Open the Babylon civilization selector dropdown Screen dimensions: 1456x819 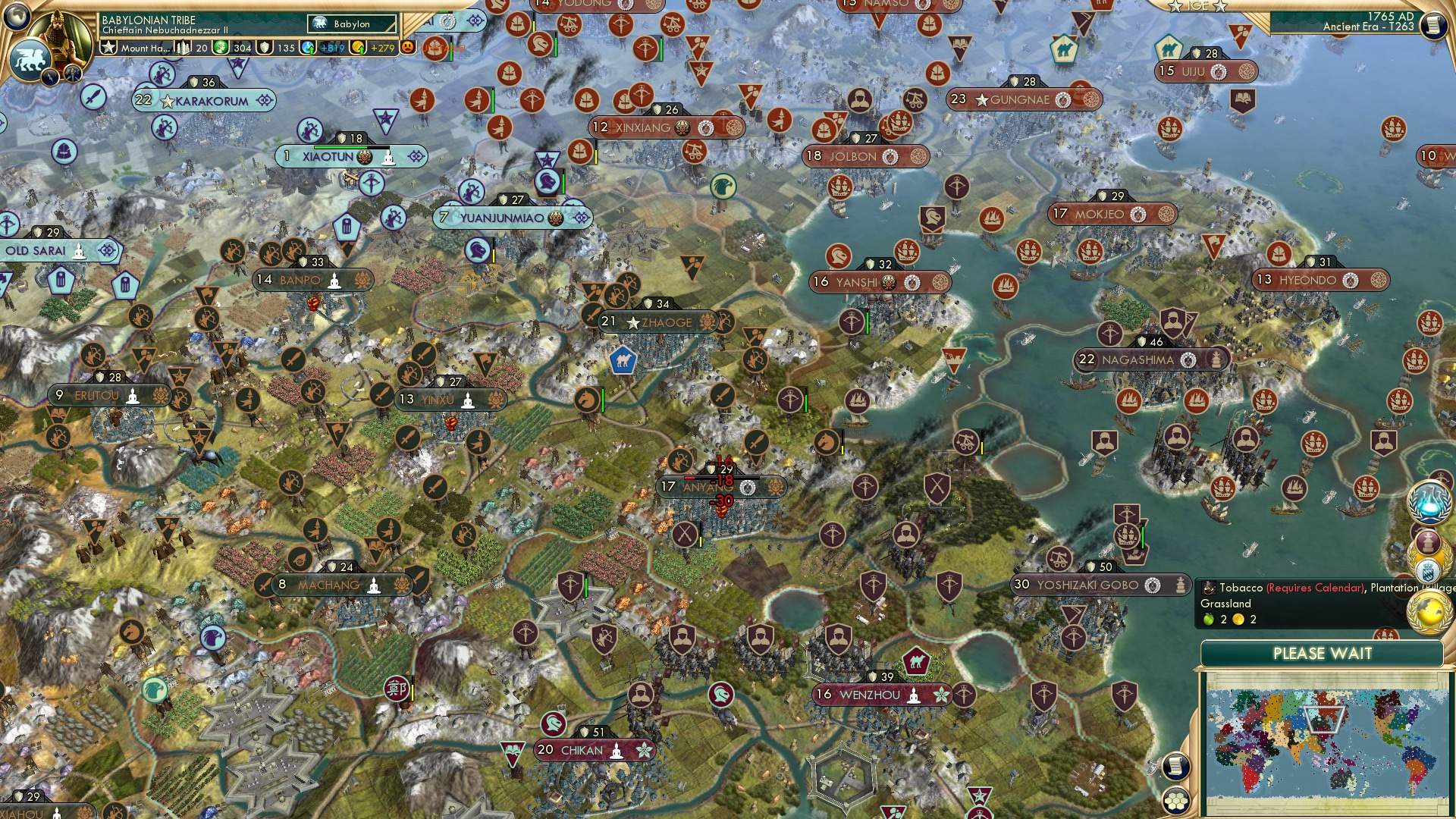[351, 24]
